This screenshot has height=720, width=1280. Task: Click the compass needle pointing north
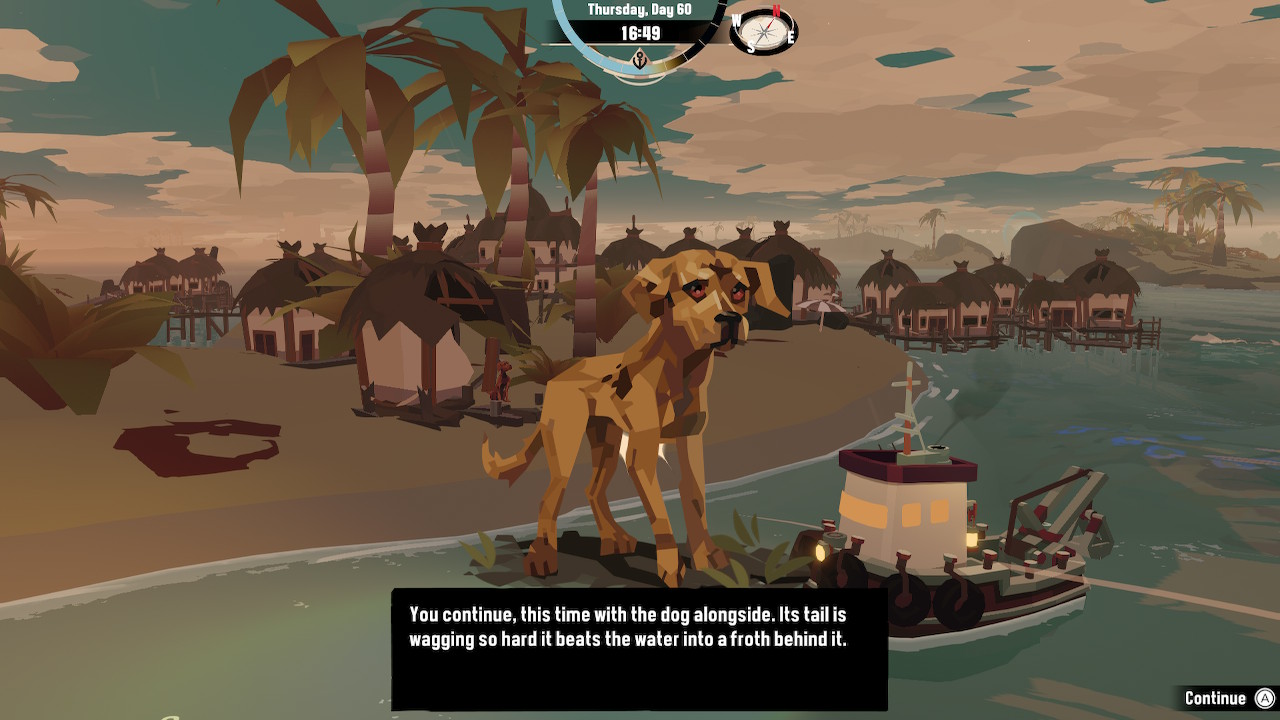pyautogui.click(x=771, y=22)
